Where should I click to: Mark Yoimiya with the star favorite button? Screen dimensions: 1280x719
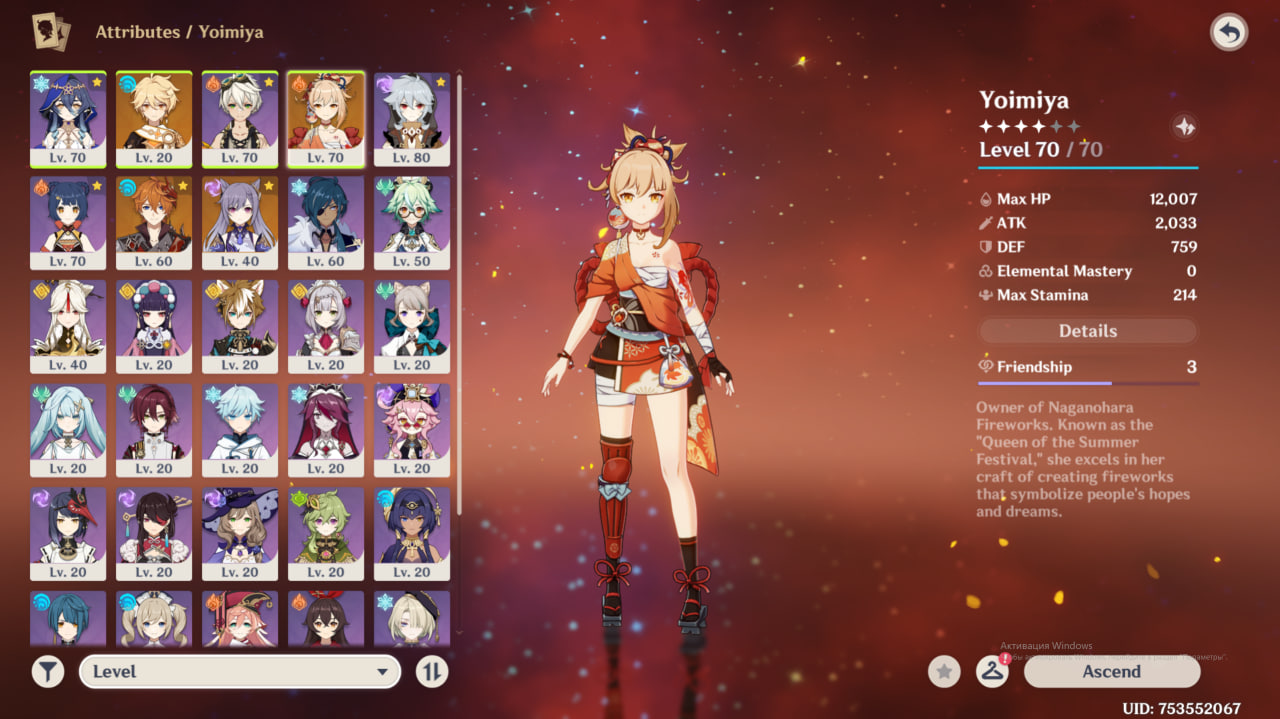(944, 672)
